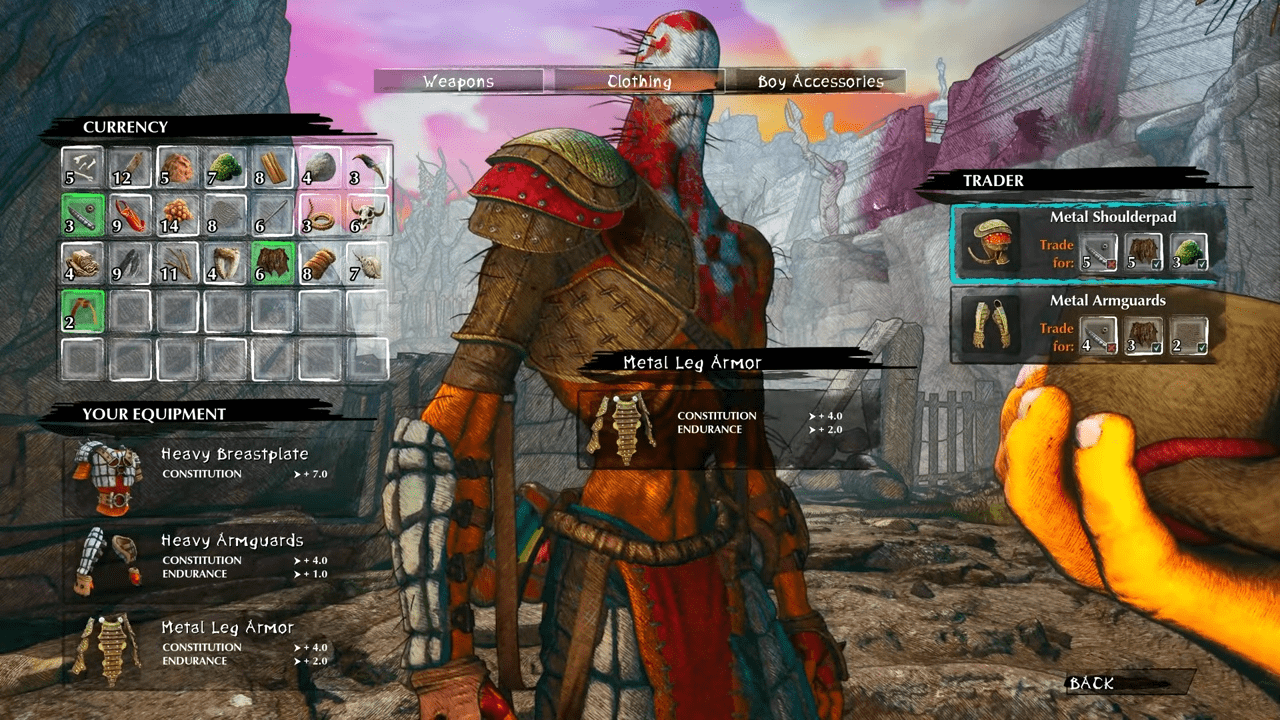Select the Boy Accessories tab

click(820, 82)
